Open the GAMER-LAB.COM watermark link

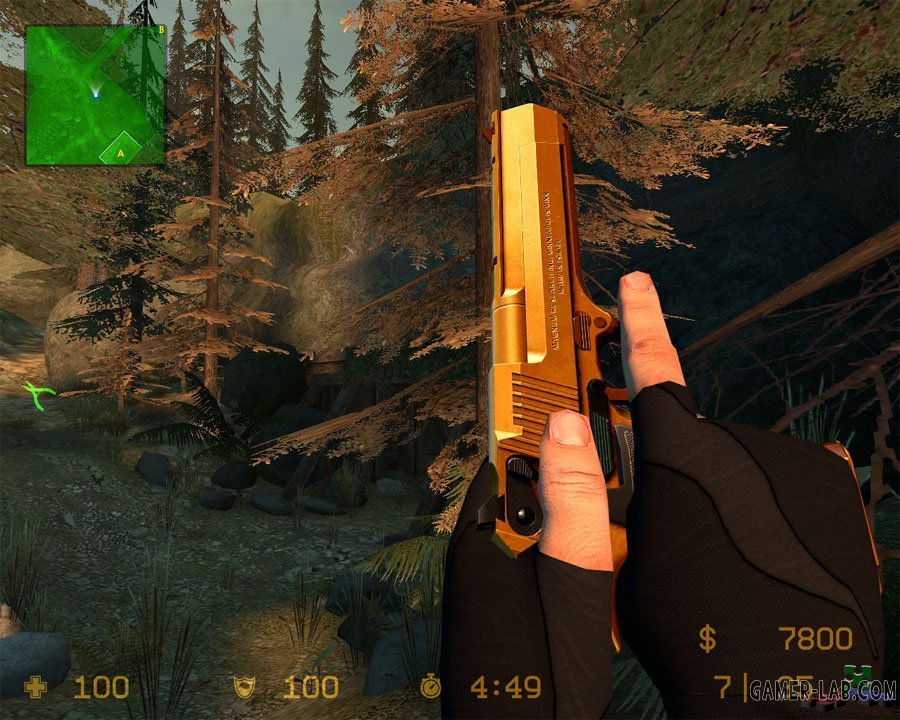click(820, 691)
